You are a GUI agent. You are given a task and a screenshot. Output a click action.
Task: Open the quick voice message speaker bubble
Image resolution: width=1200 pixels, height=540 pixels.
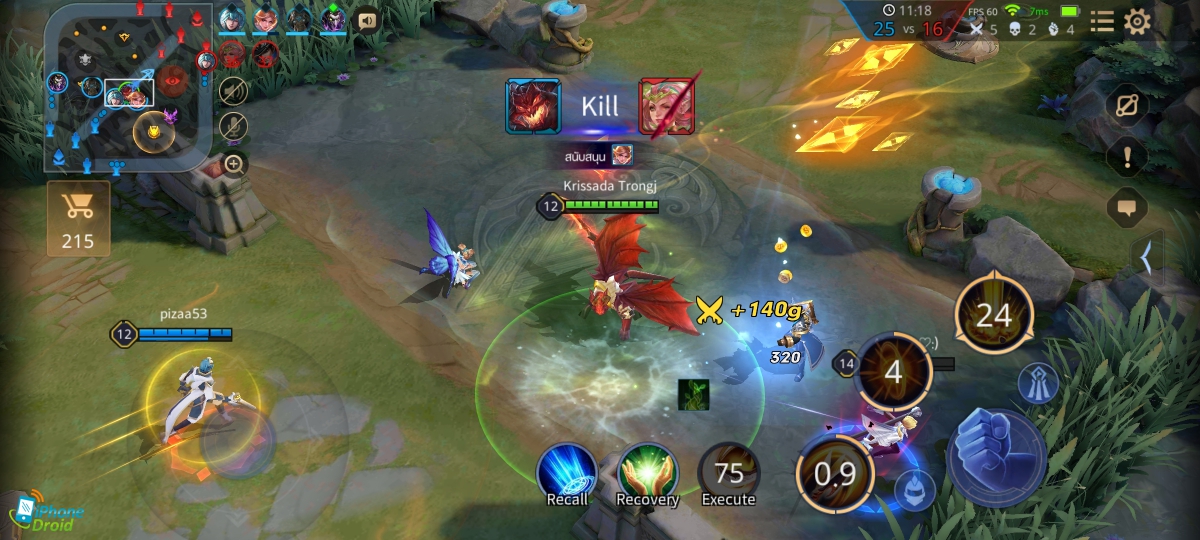pos(368,20)
